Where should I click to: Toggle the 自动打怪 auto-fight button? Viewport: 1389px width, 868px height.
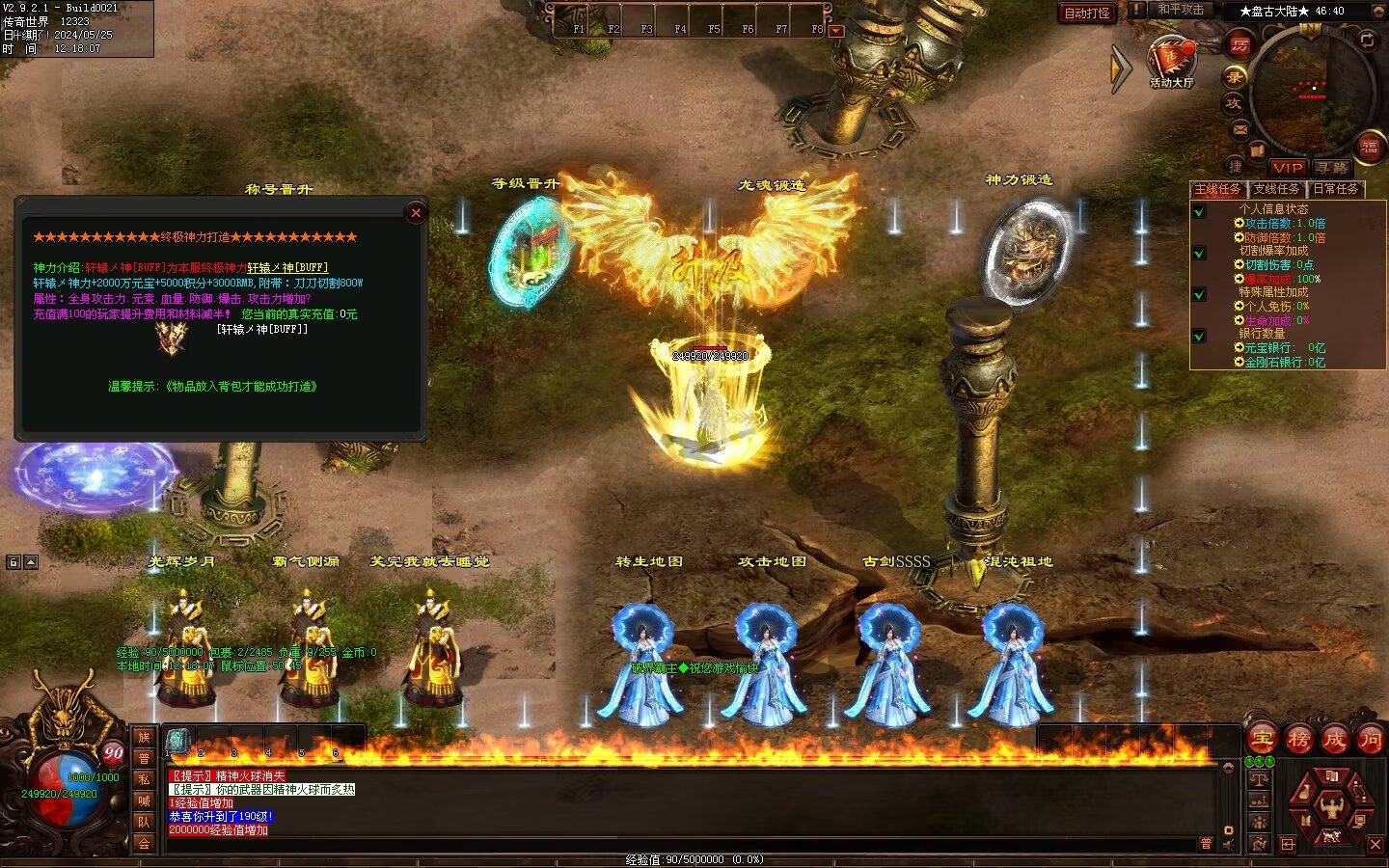(x=1087, y=13)
